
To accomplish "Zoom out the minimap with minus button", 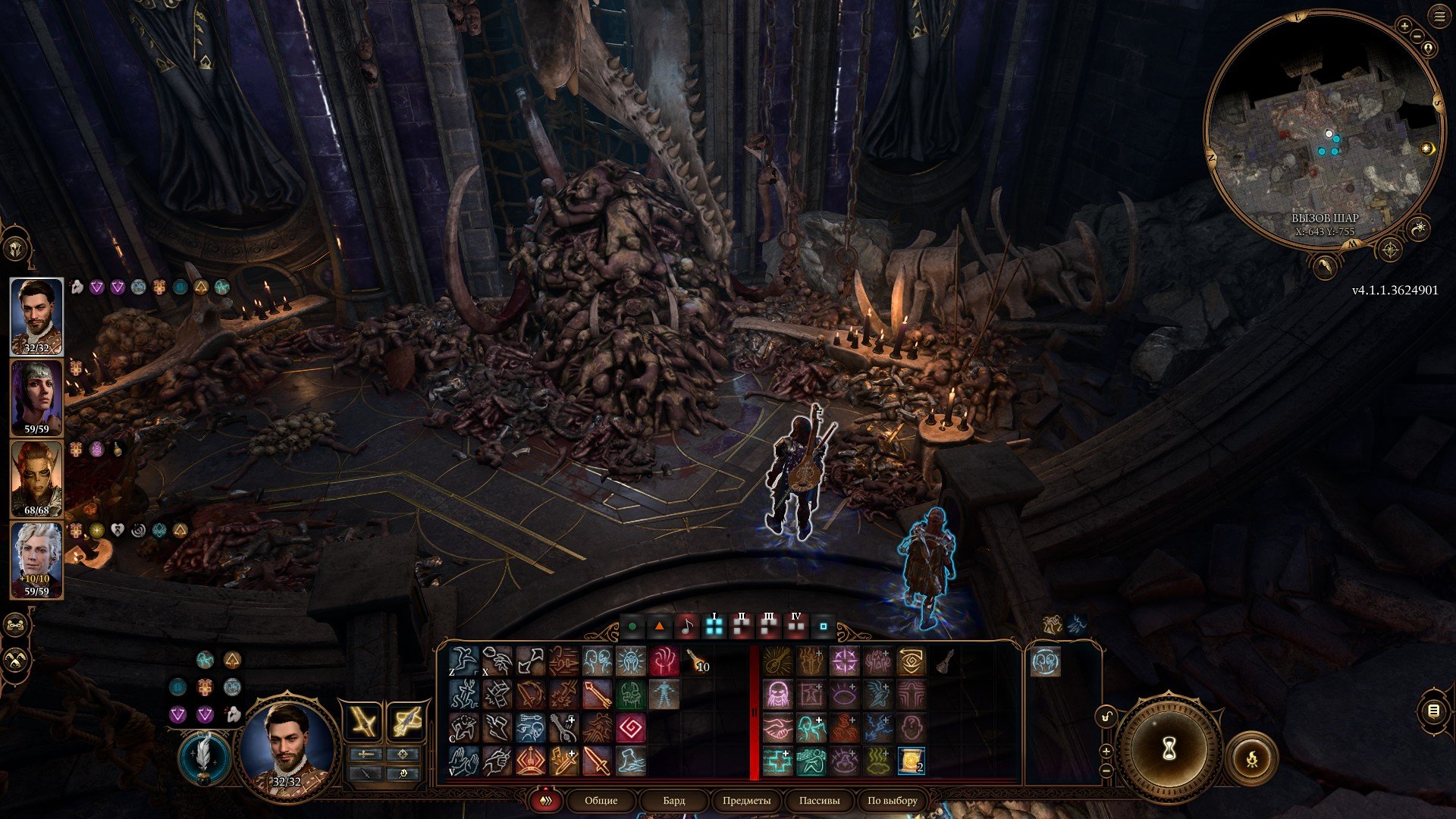I will [1417, 36].
